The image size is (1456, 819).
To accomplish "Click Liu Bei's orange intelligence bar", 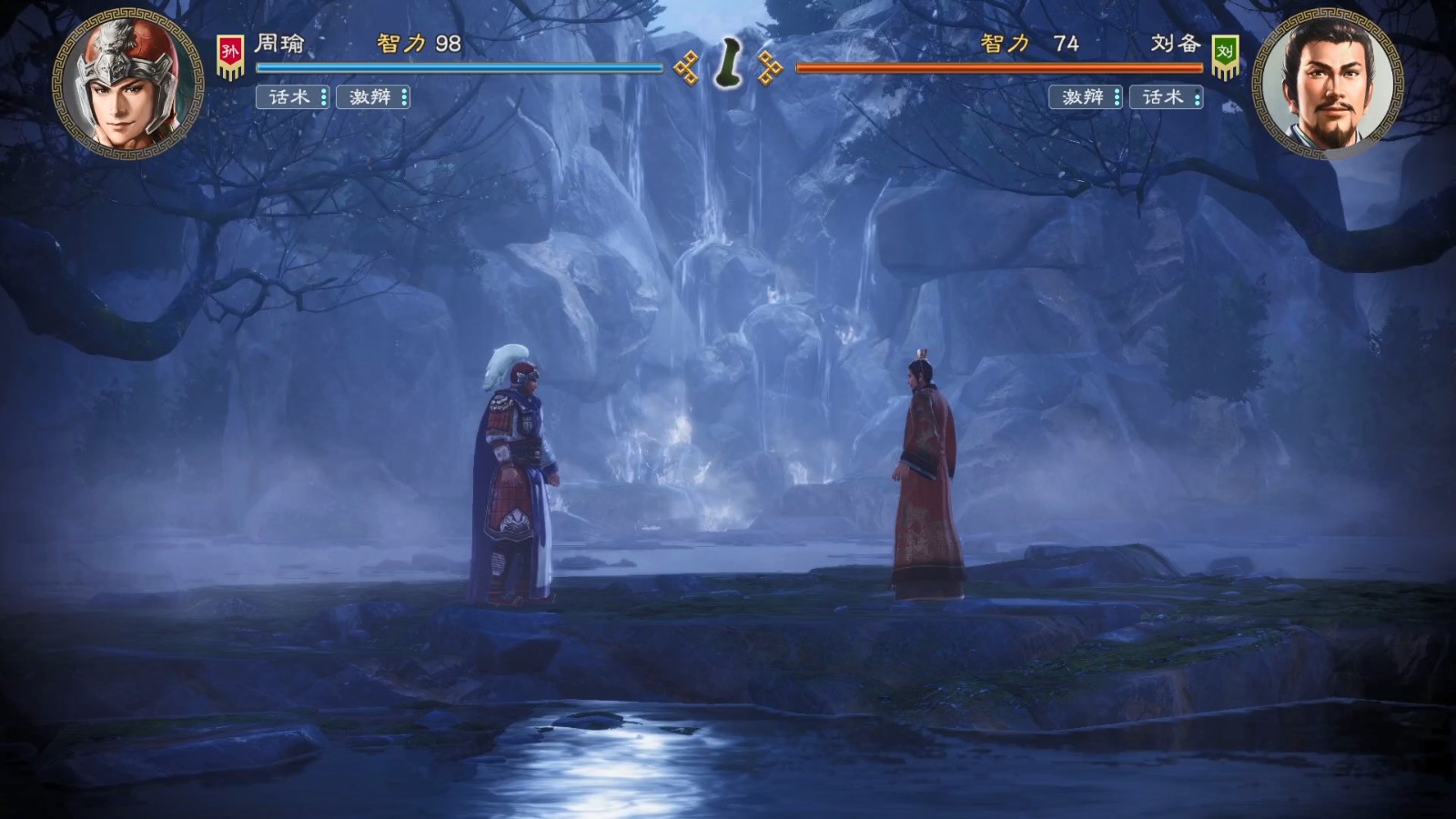I will [x=1001, y=67].
